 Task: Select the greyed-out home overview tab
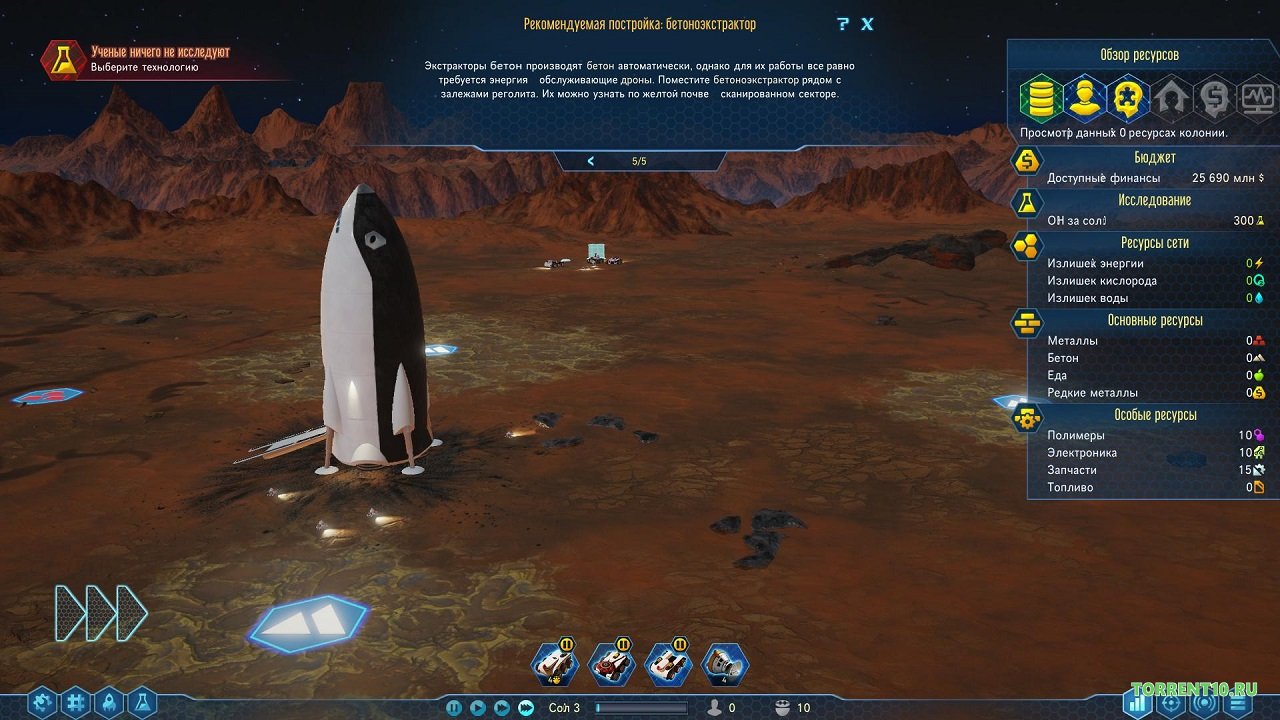[x=1170, y=97]
